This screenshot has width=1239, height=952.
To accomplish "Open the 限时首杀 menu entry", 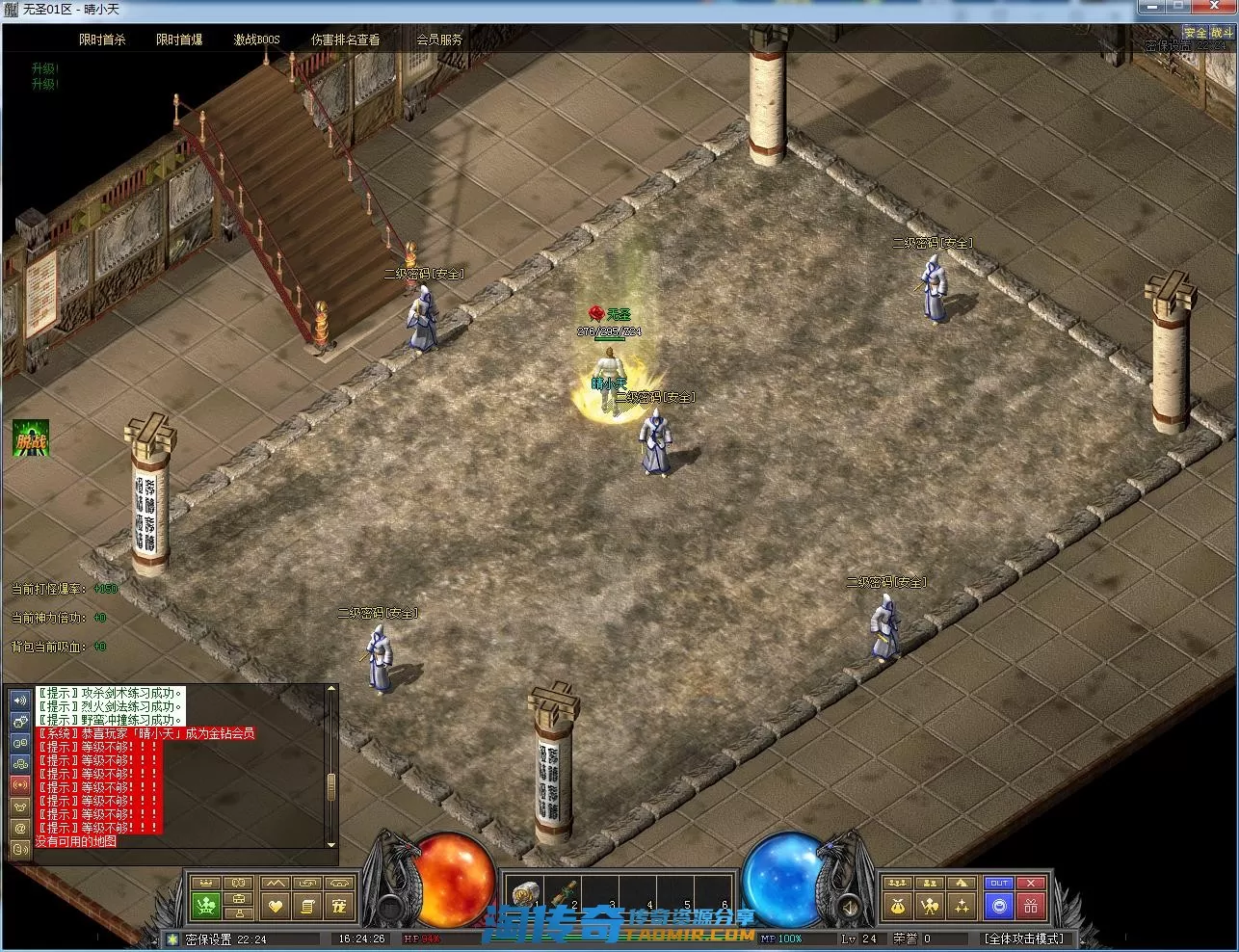I will (102, 40).
